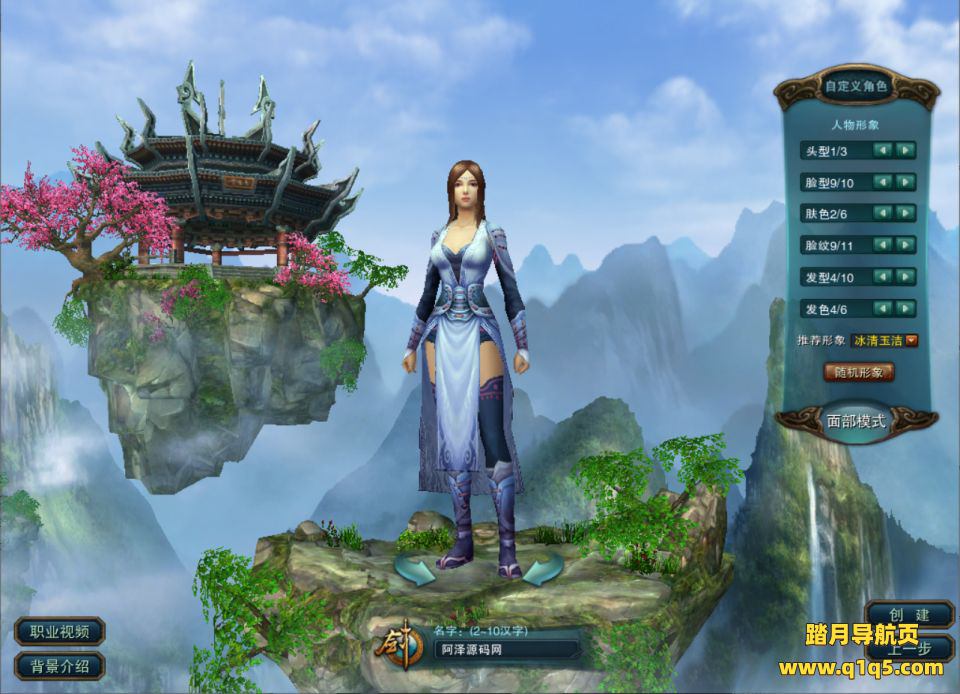Viewport: 960px width, 694px height.
Task: Switch to 面部模式 face mode
Action: [x=857, y=421]
